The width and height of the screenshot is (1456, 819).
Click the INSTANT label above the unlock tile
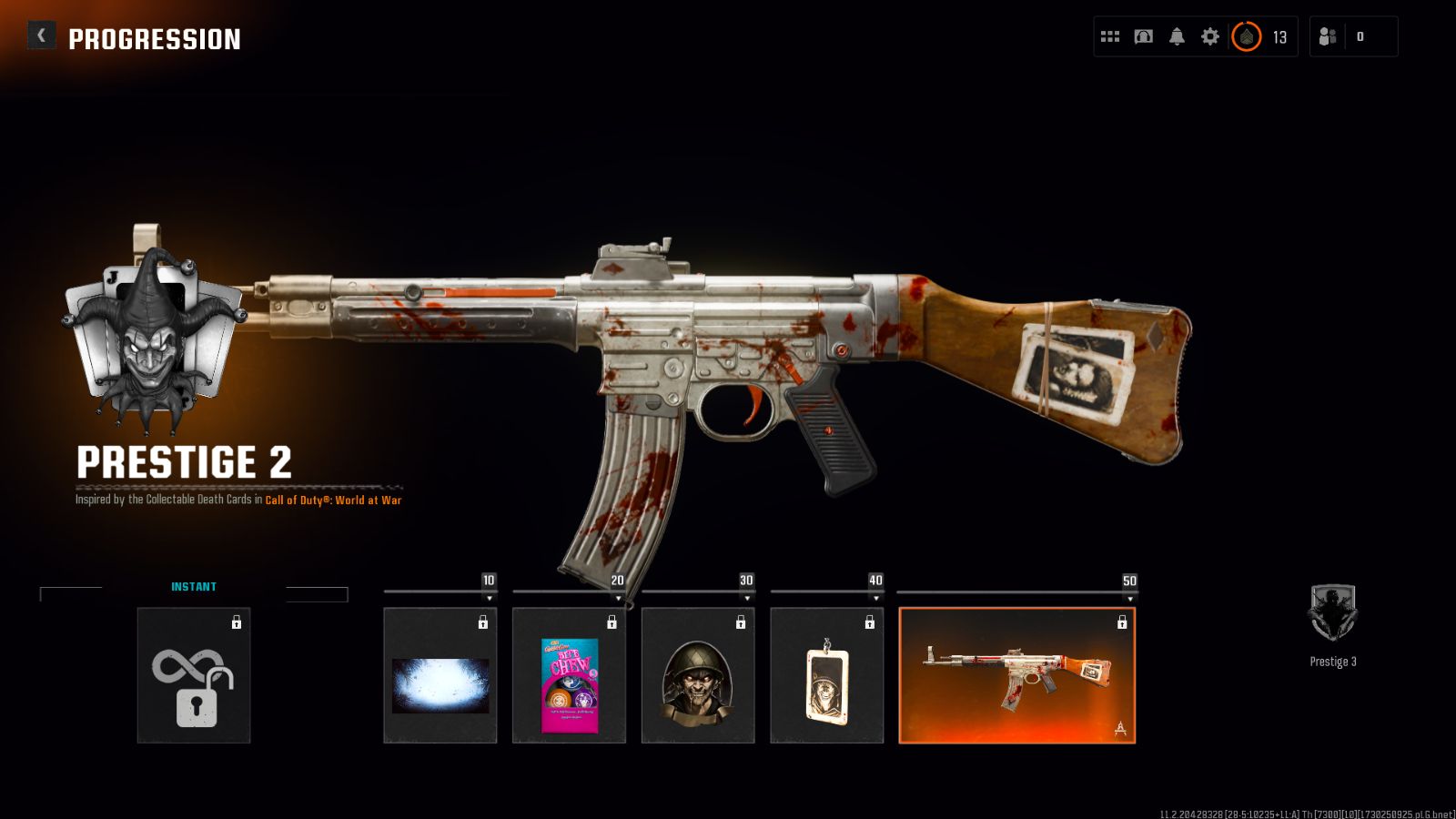point(193,587)
